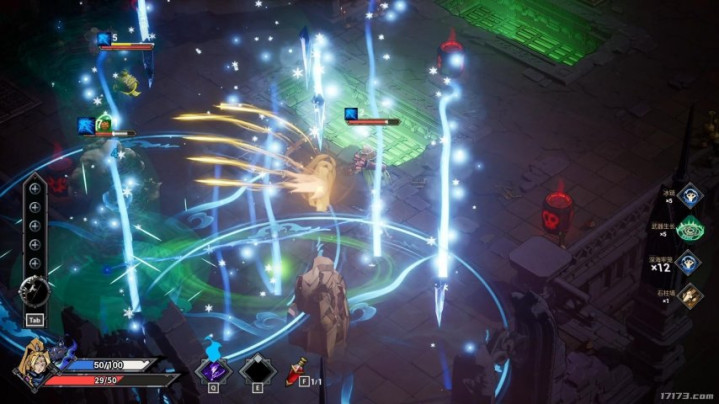Select the empty black skill slot

(x=255, y=370)
